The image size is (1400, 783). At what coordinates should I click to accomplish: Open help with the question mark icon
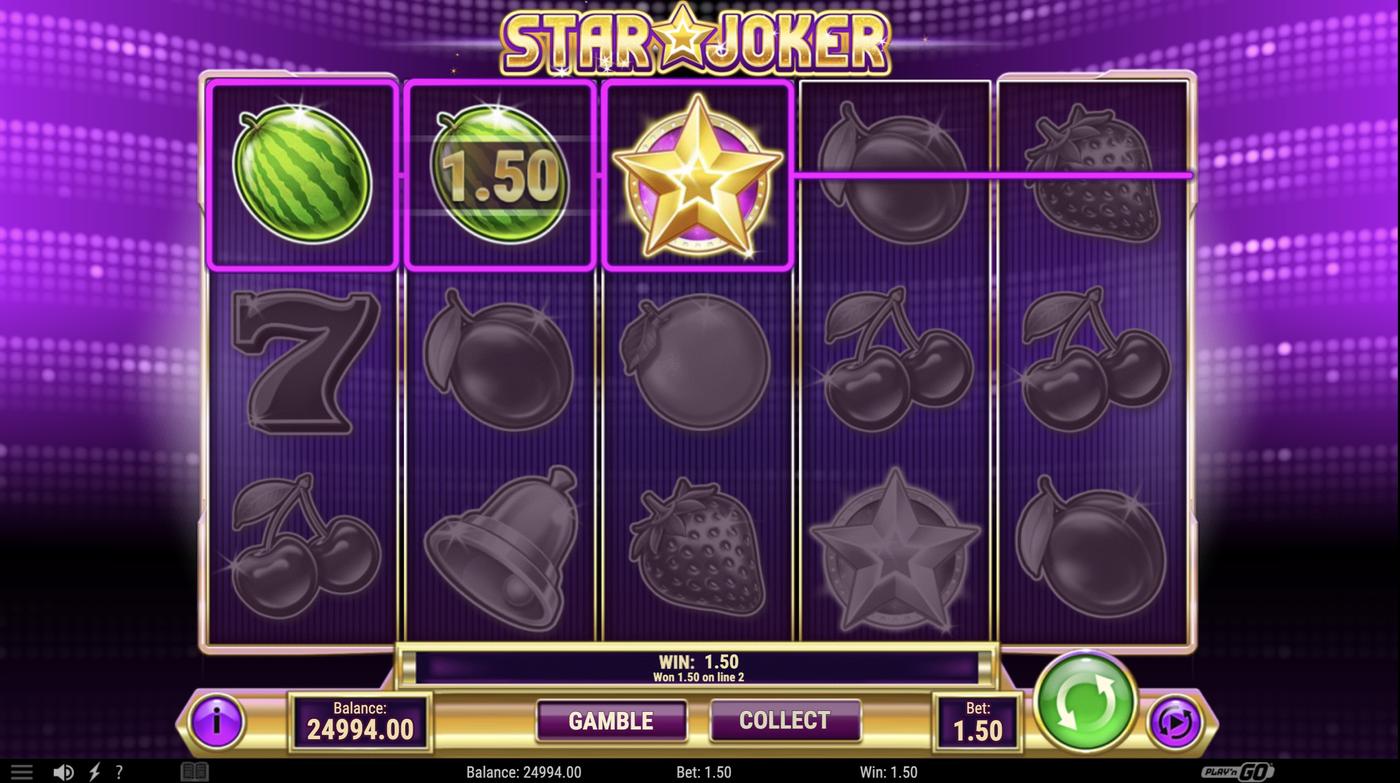point(119,770)
